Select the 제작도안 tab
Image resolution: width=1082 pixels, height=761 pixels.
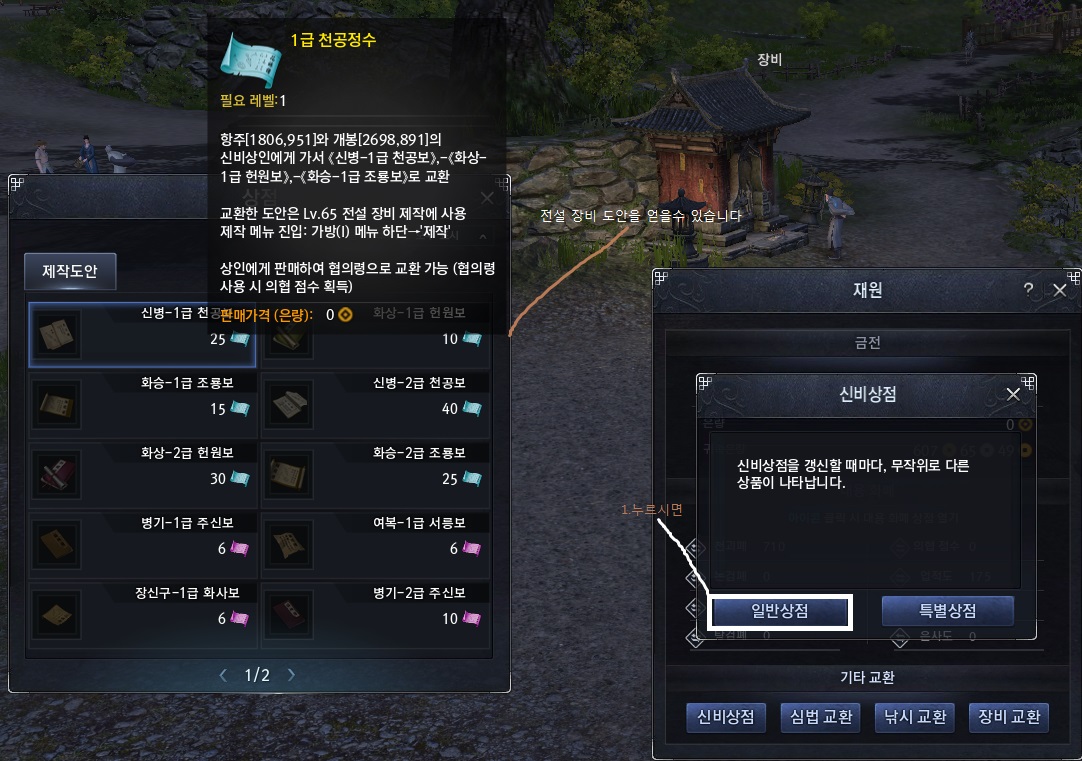coord(70,271)
